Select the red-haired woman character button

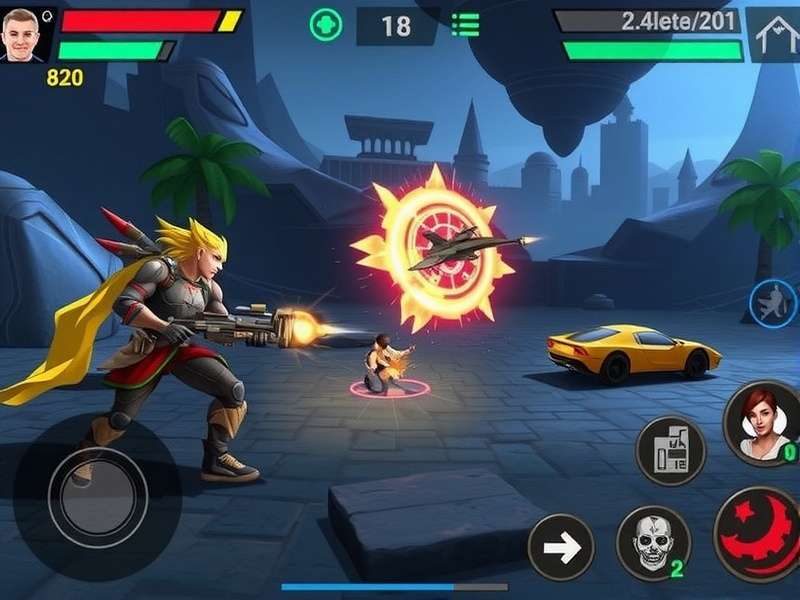764,422
